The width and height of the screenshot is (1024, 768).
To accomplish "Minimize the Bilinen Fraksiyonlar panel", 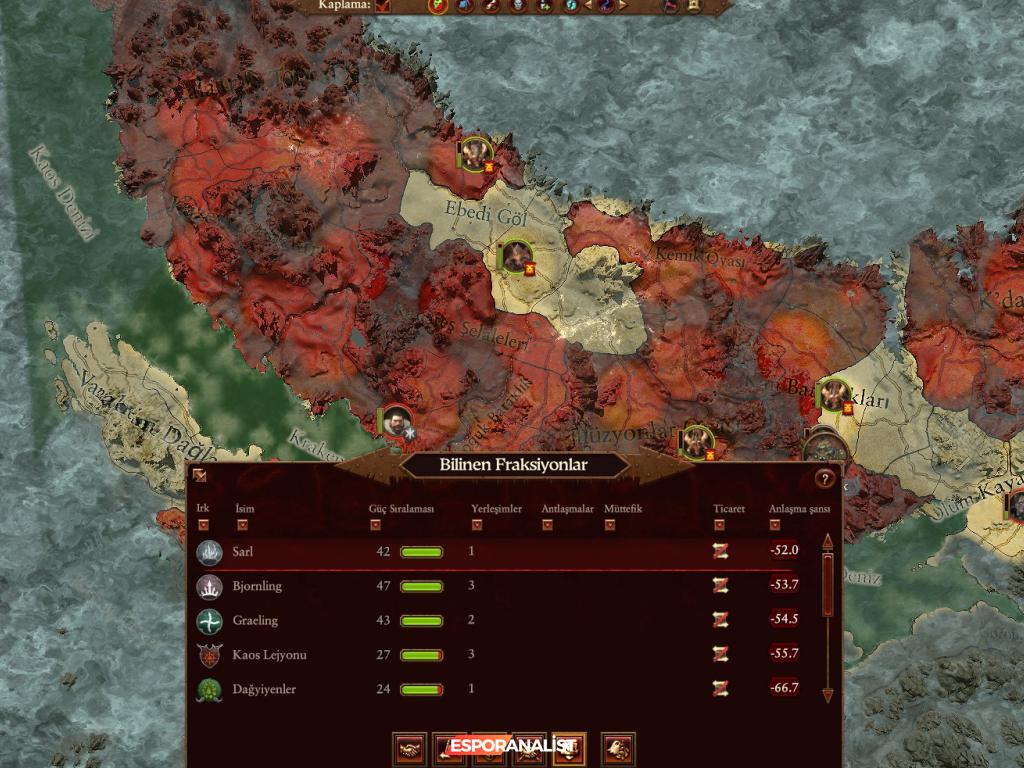I will (x=201, y=476).
